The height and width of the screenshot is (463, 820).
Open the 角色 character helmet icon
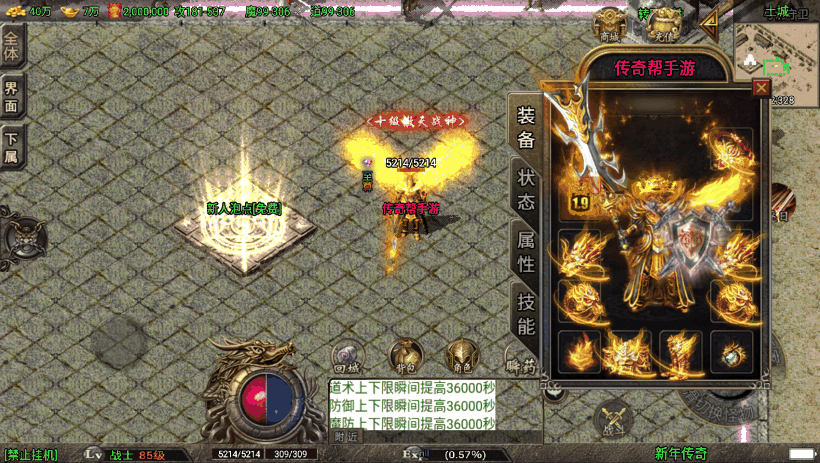(x=461, y=357)
